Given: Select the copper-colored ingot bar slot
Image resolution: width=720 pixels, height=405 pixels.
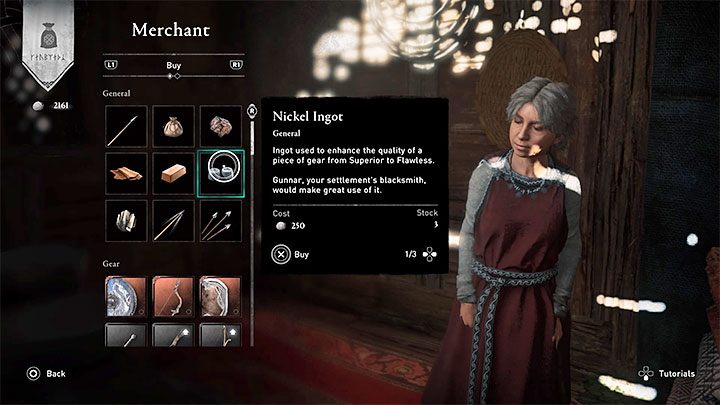Looking at the screenshot, I should click(x=173, y=173).
